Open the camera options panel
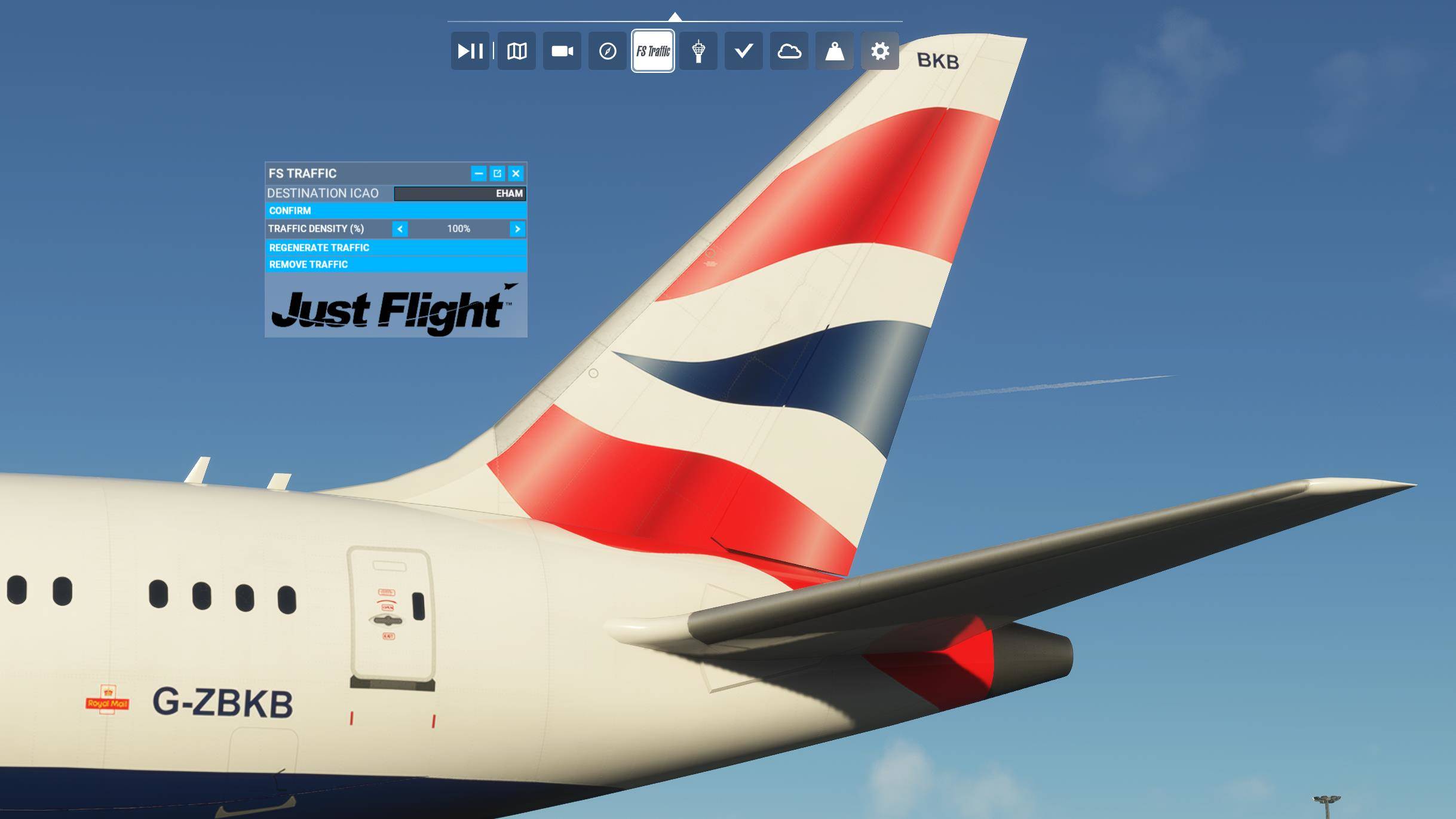 (562, 51)
